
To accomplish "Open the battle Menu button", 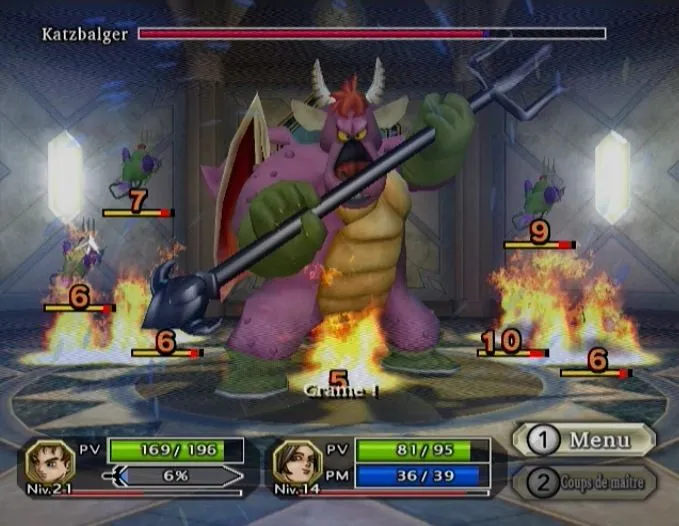I will tap(584, 440).
